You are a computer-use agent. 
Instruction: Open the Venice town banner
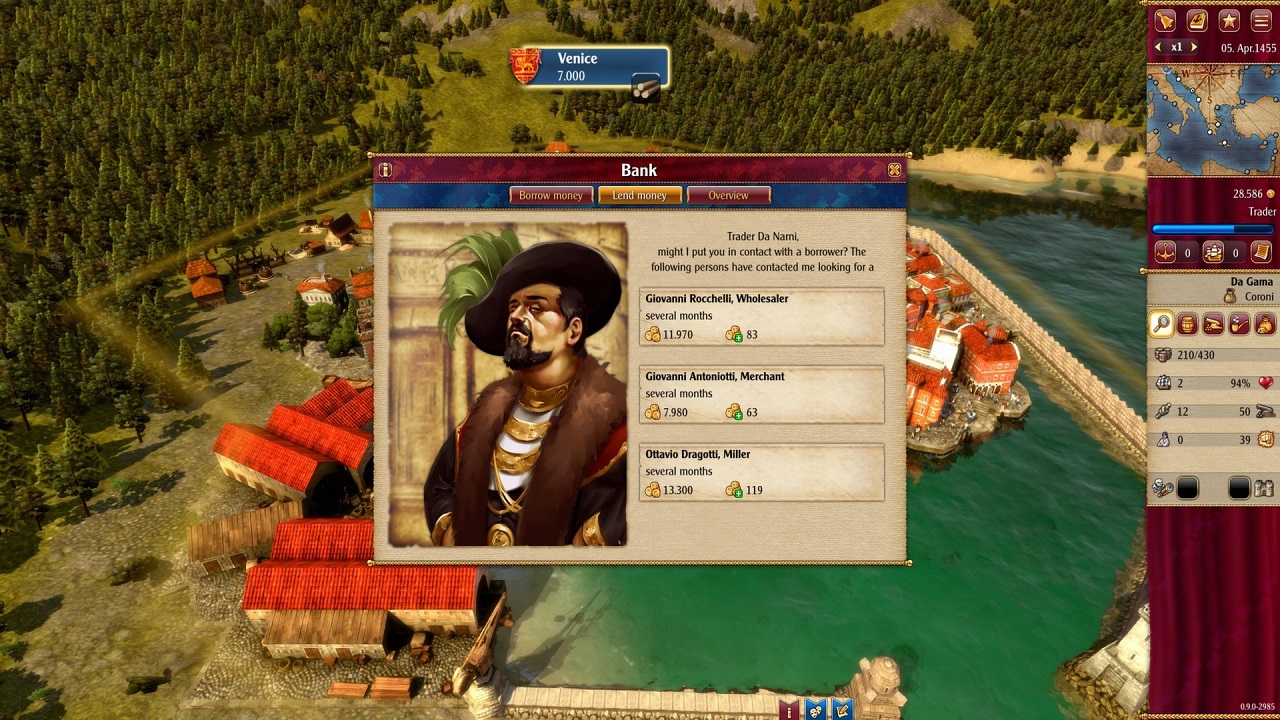pyautogui.click(x=589, y=67)
